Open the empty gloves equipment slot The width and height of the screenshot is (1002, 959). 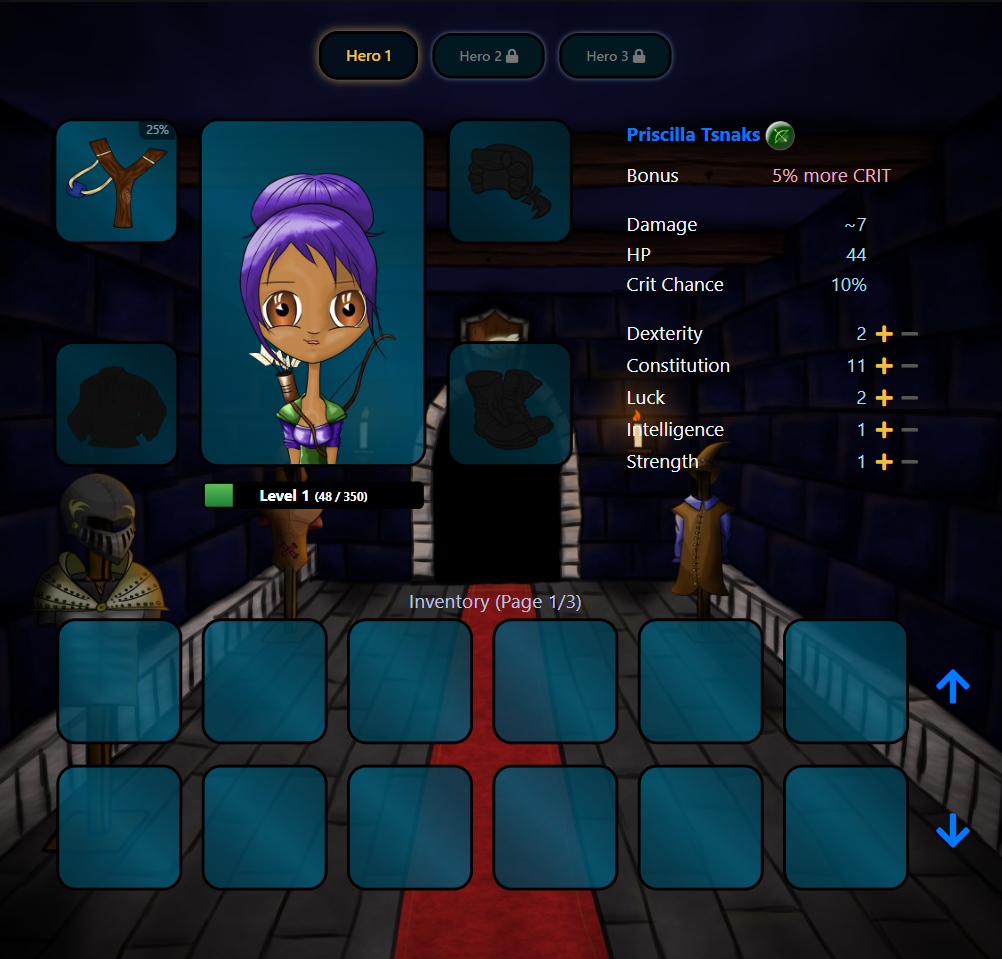[510, 181]
